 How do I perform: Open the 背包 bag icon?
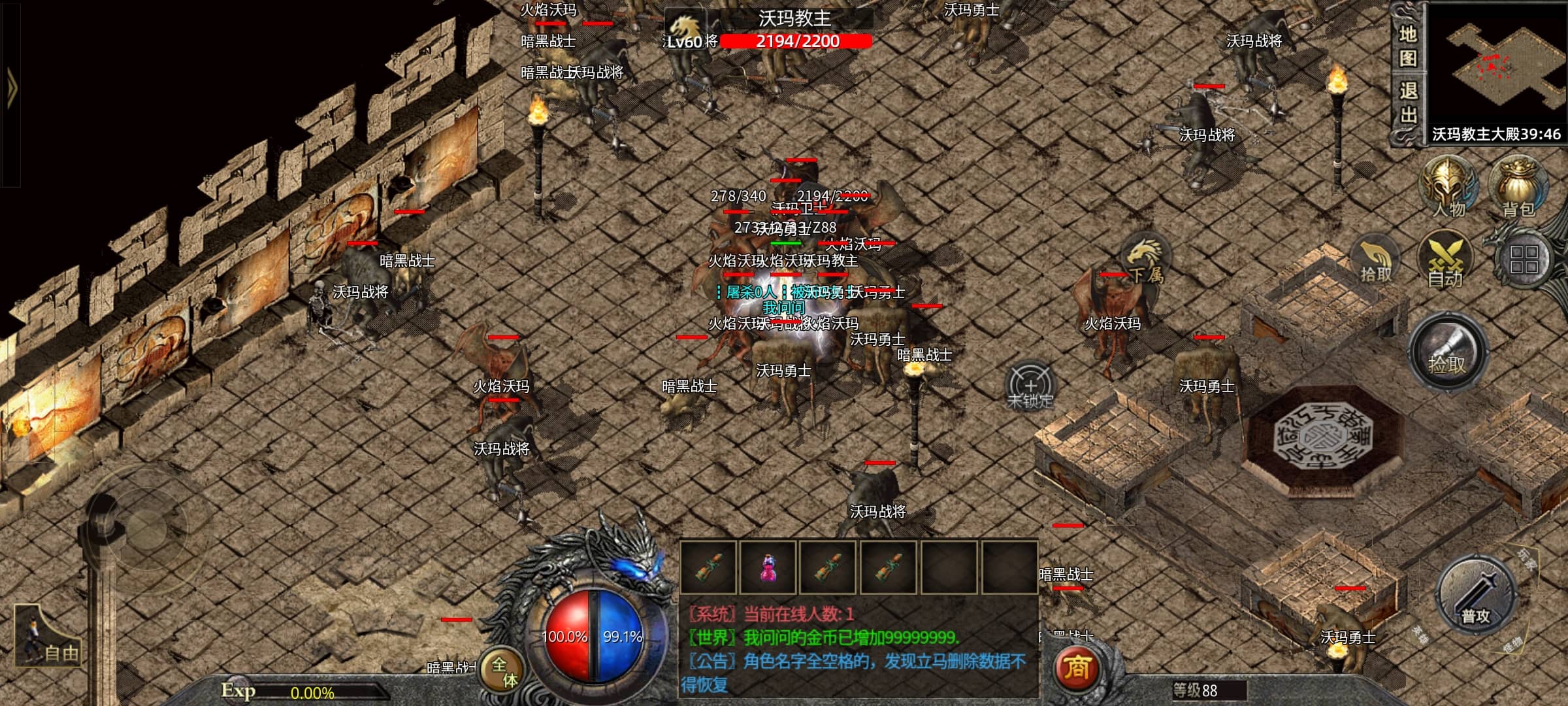point(1518,188)
